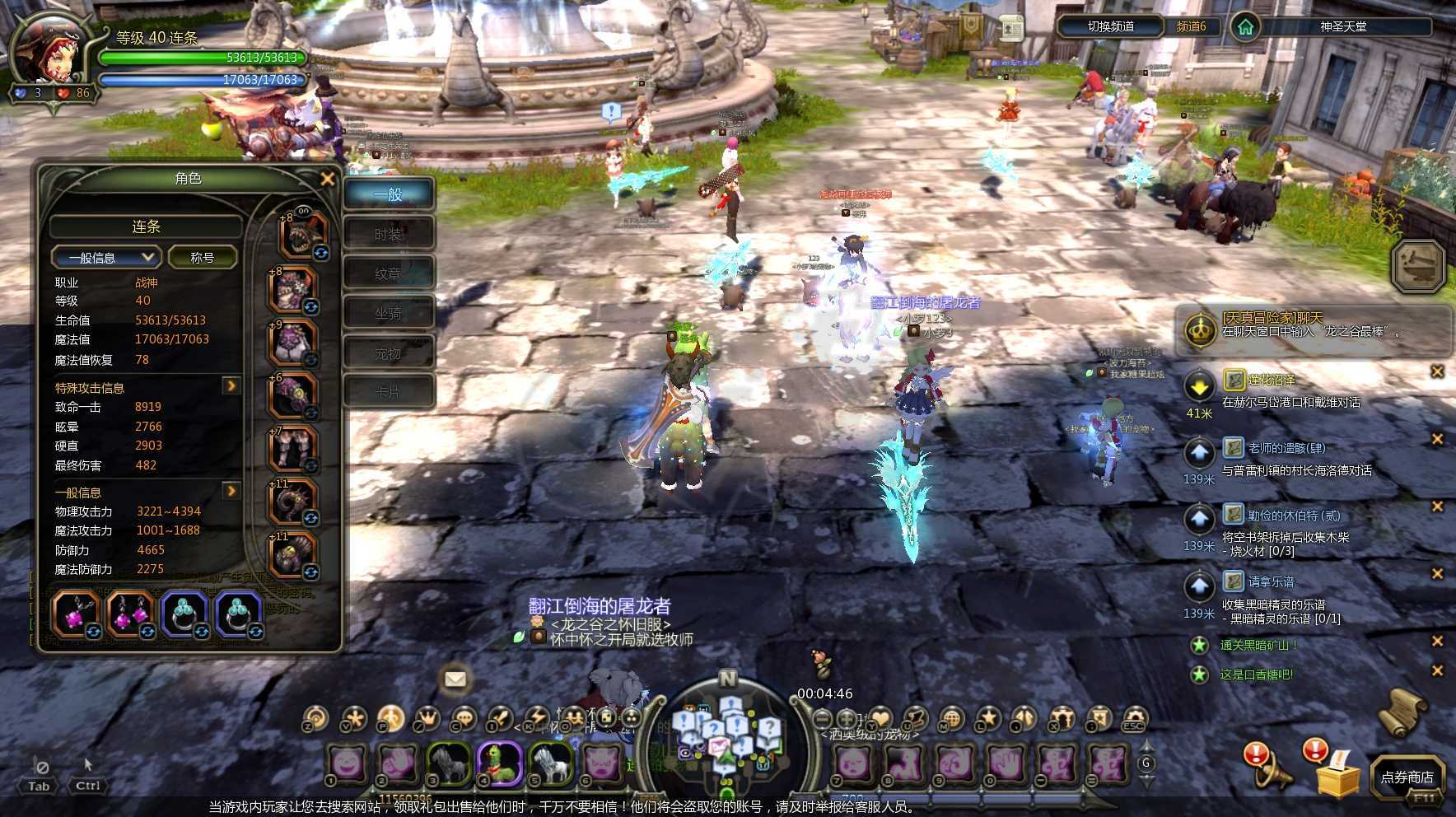Screen dimensions: 1456x817
Task: Open the 请拿乐谱 quest entry
Action: (1271, 581)
